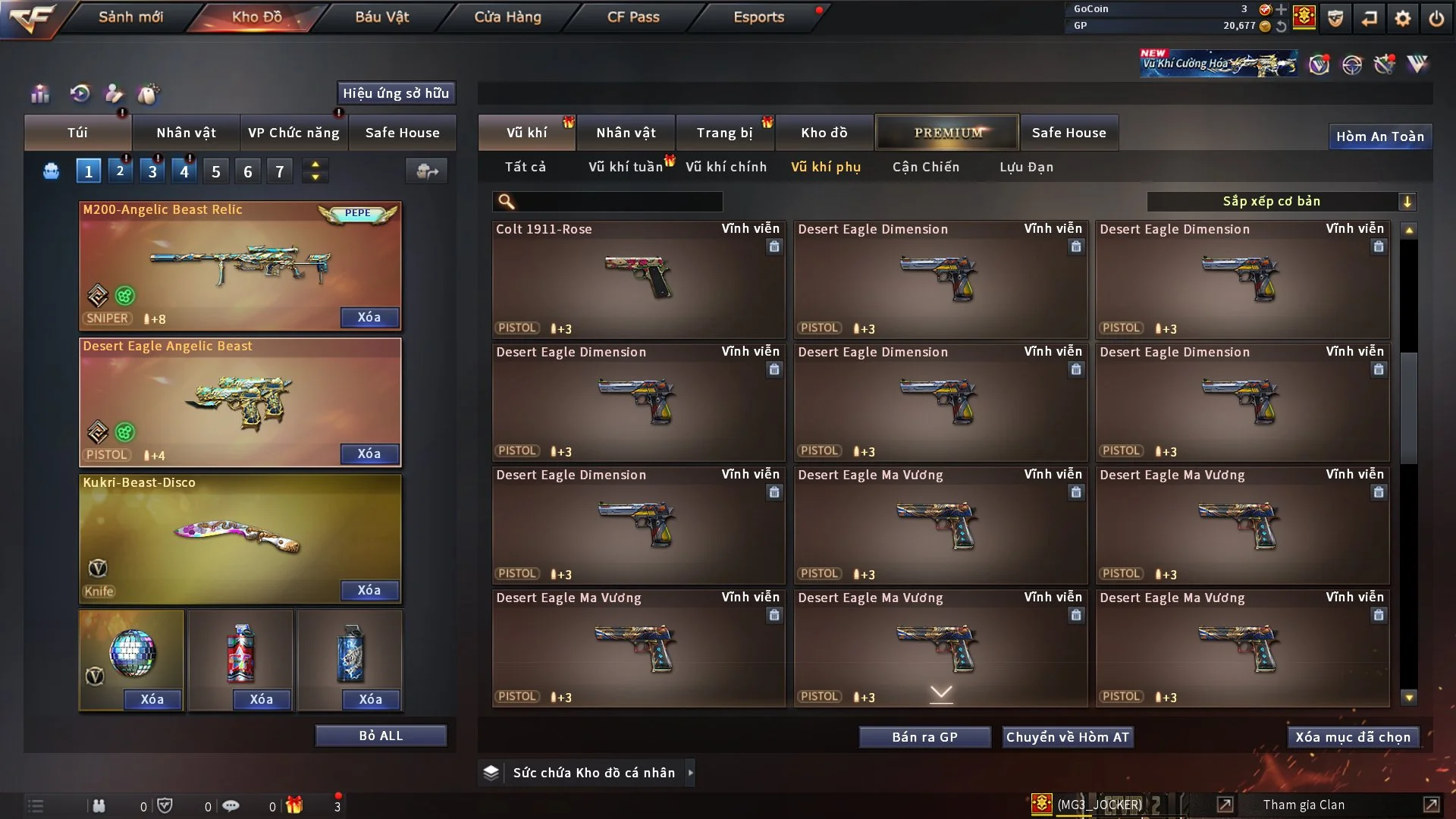The height and width of the screenshot is (819, 1456).
Task: Focus the weapon search field
Action: pos(618,201)
